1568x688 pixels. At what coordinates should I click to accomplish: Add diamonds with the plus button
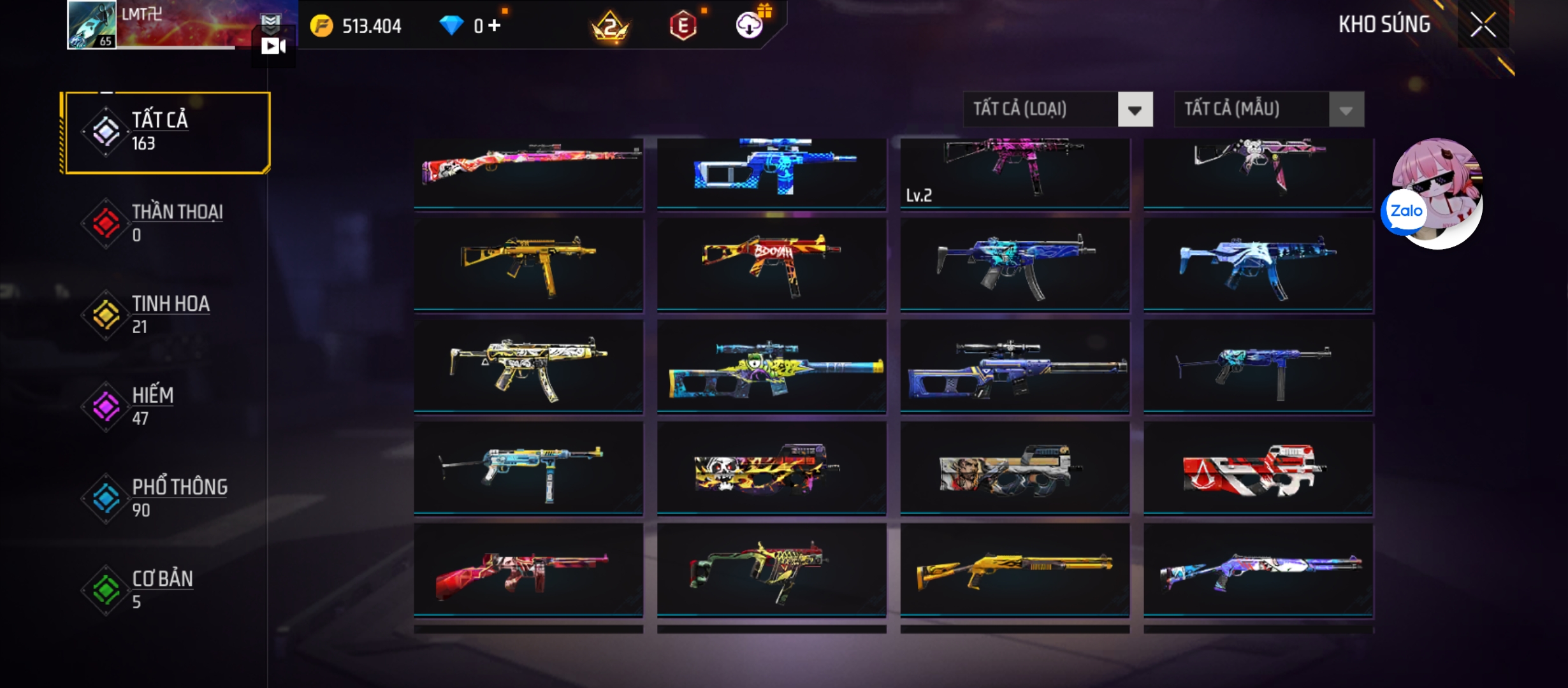pos(495,25)
